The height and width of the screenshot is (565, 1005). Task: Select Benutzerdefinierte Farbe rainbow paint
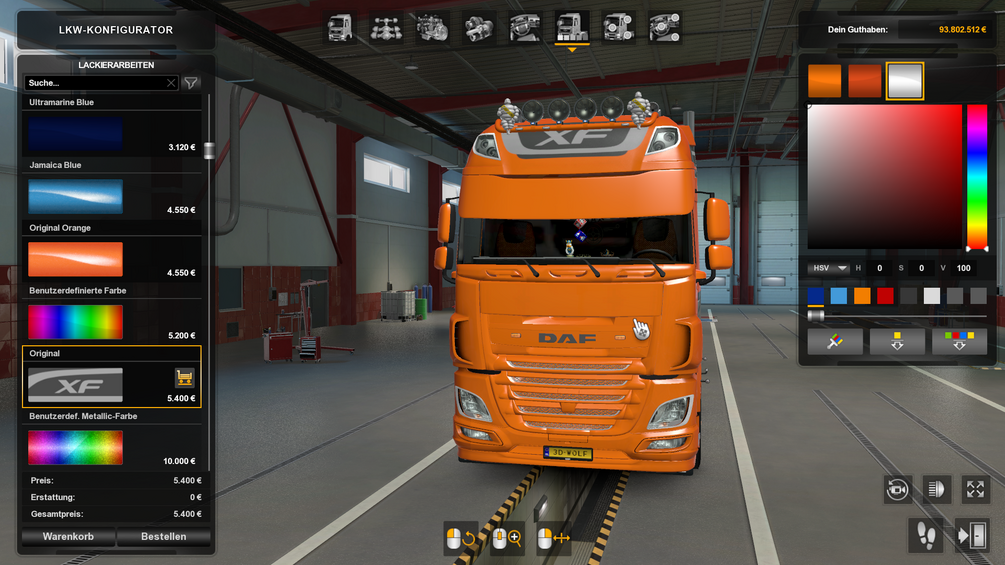76,322
